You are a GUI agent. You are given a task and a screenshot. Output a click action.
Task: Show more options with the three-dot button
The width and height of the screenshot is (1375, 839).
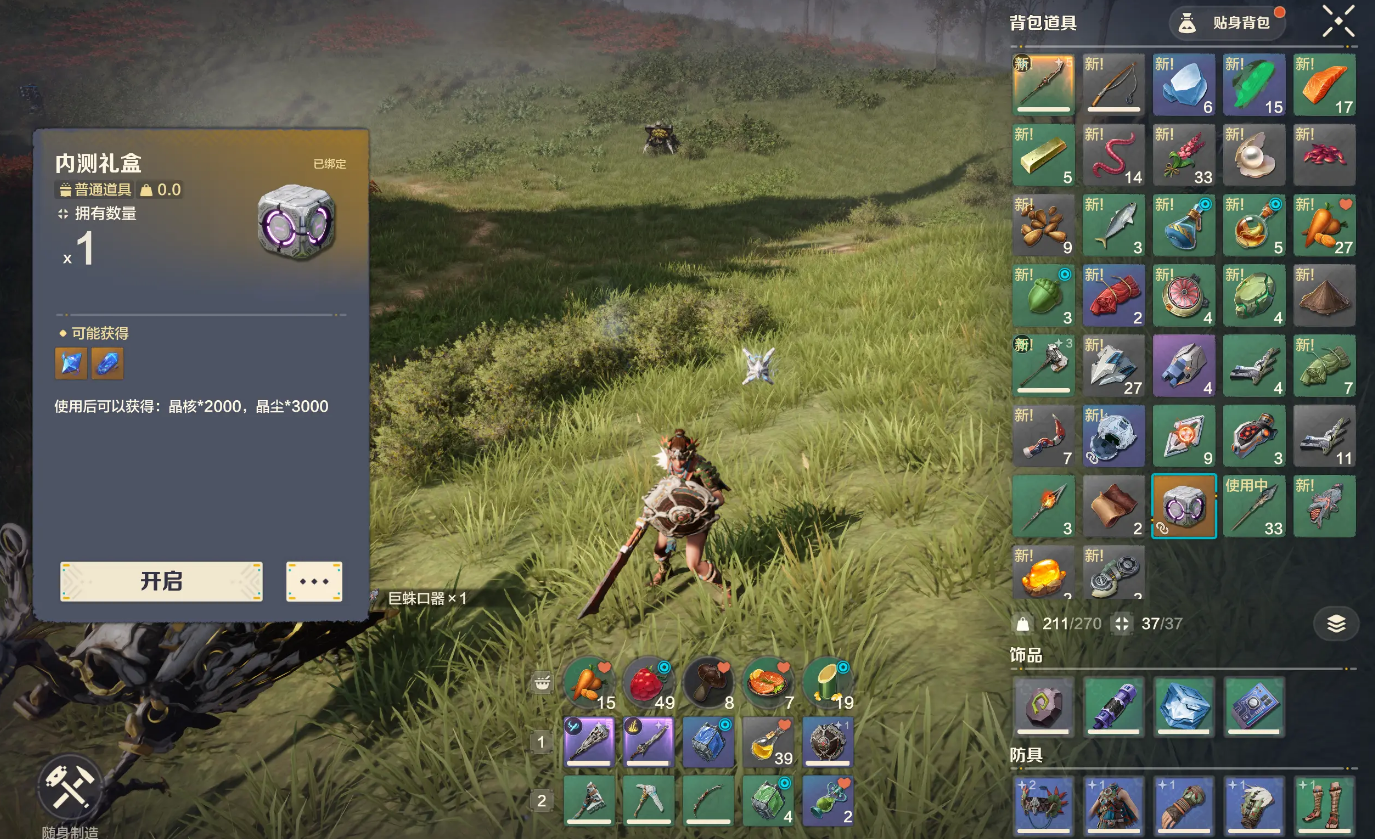[x=314, y=582]
